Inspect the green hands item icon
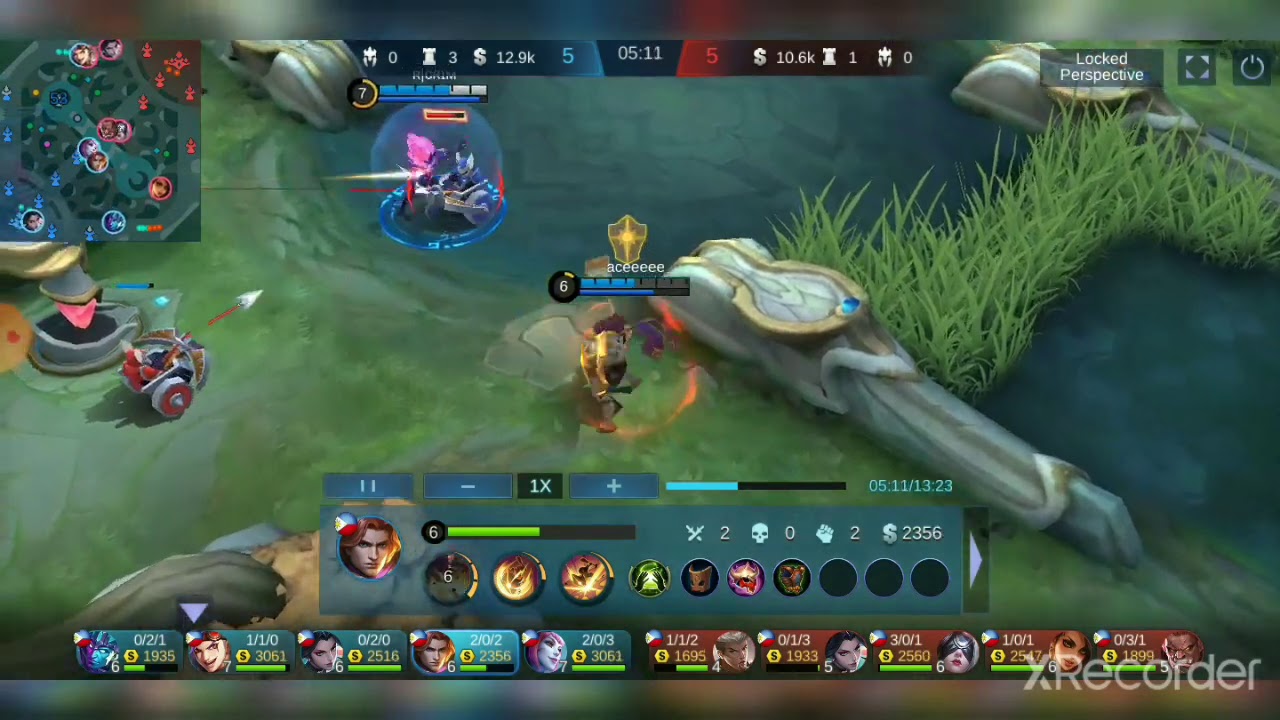 (649, 578)
